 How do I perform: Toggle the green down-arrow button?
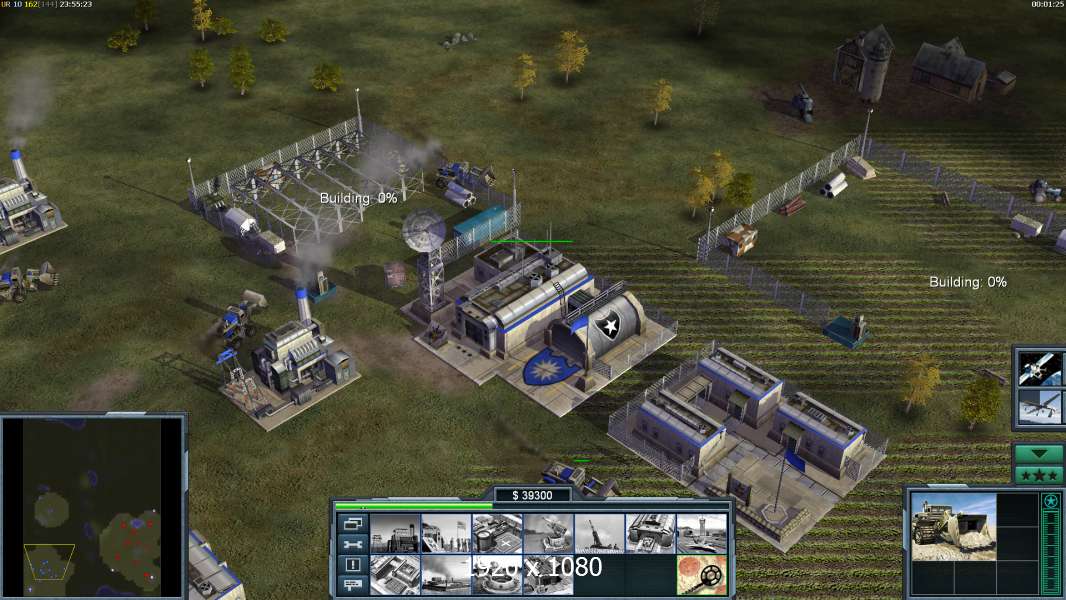click(x=1039, y=454)
